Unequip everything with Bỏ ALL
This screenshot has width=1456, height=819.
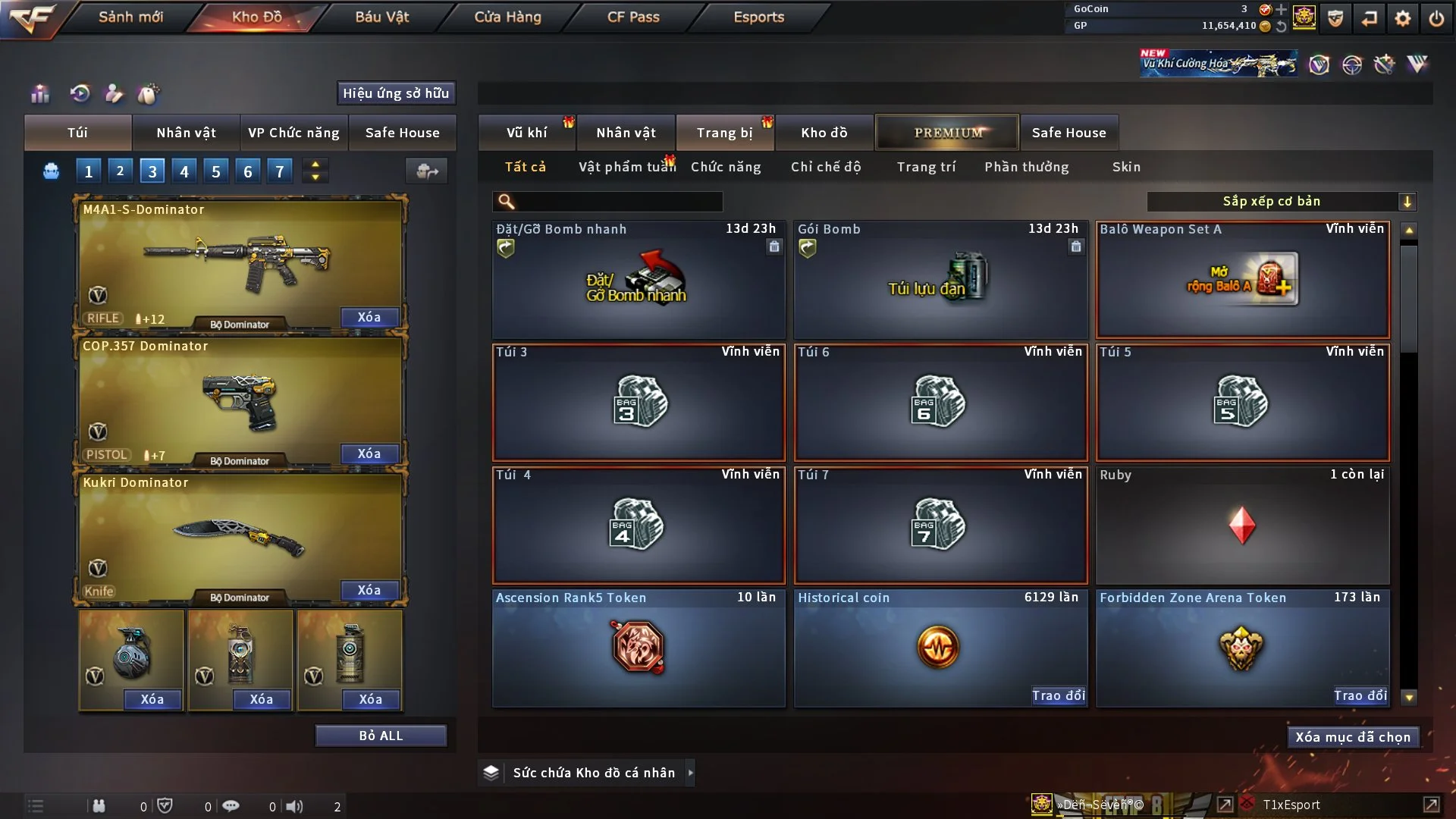[381, 736]
